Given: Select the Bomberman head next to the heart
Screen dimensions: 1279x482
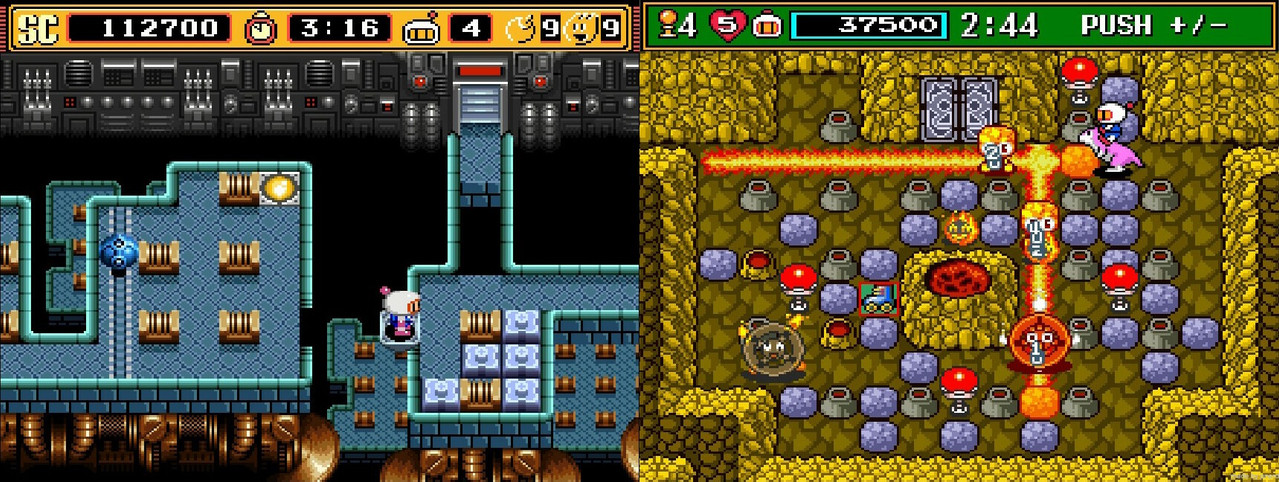Looking at the screenshot, I should [767, 26].
